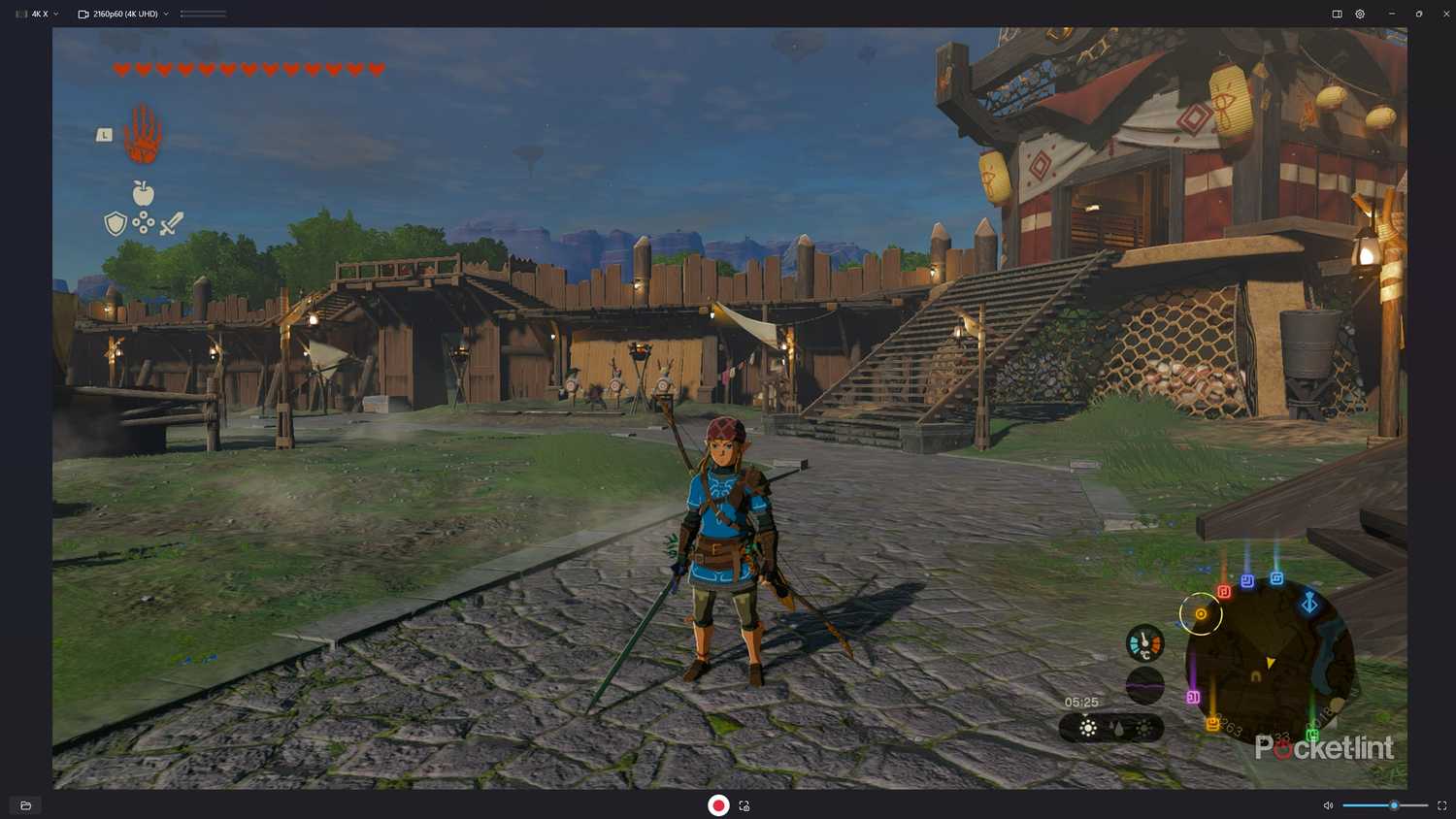The width and height of the screenshot is (1456, 819).
Task: Click the weather icon near the 05:25 clock
Action: coord(1087,728)
